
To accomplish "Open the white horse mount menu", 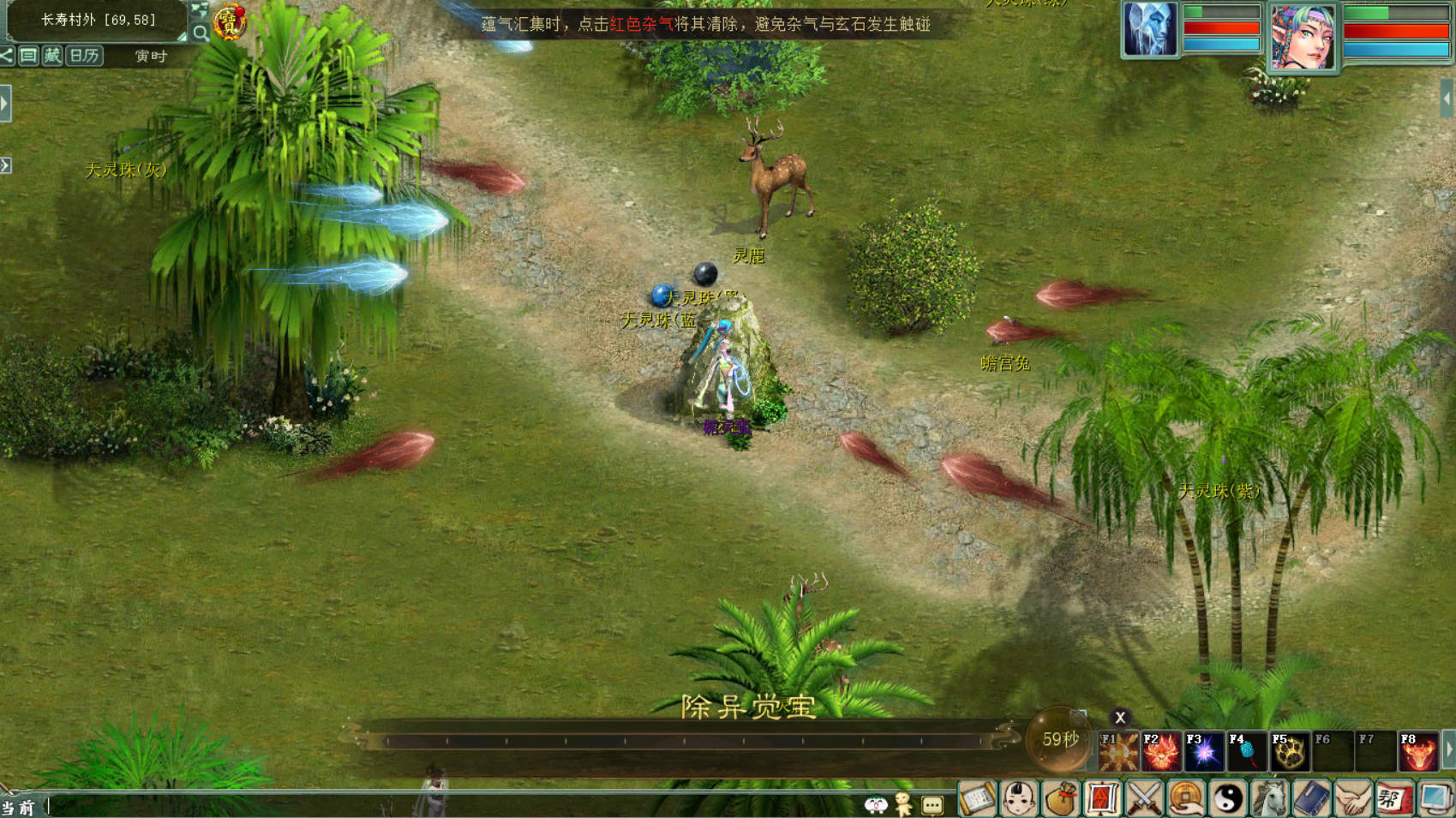I will (x=1269, y=799).
